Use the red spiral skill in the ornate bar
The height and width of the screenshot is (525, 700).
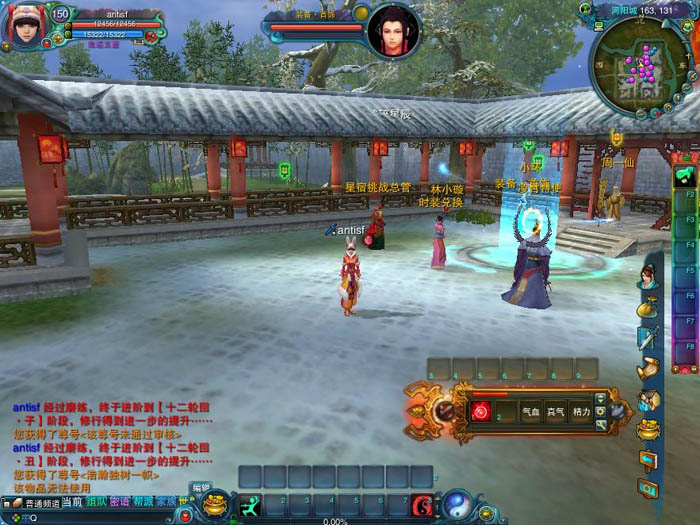[x=481, y=411]
